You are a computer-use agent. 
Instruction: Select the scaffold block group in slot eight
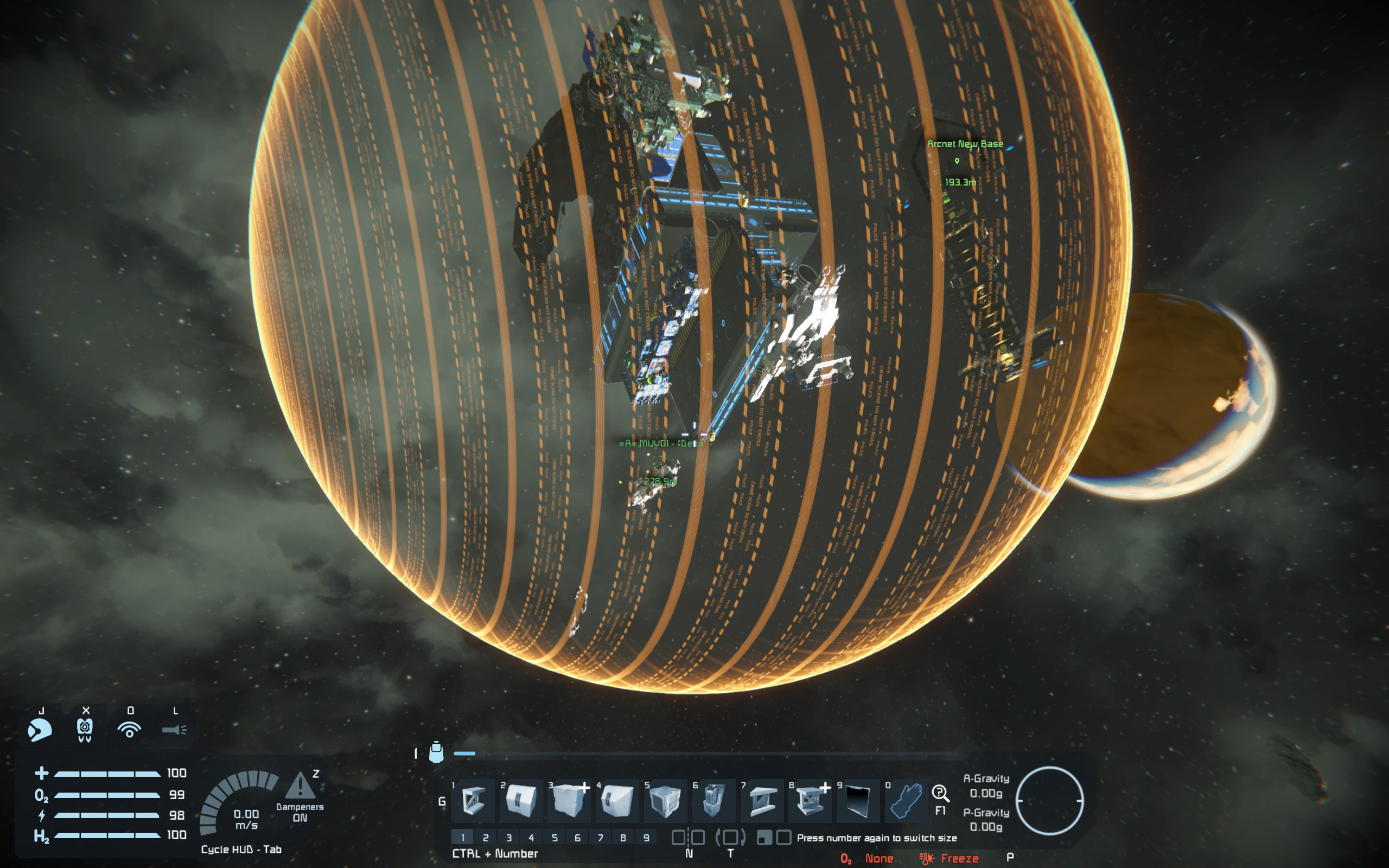(x=810, y=800)
